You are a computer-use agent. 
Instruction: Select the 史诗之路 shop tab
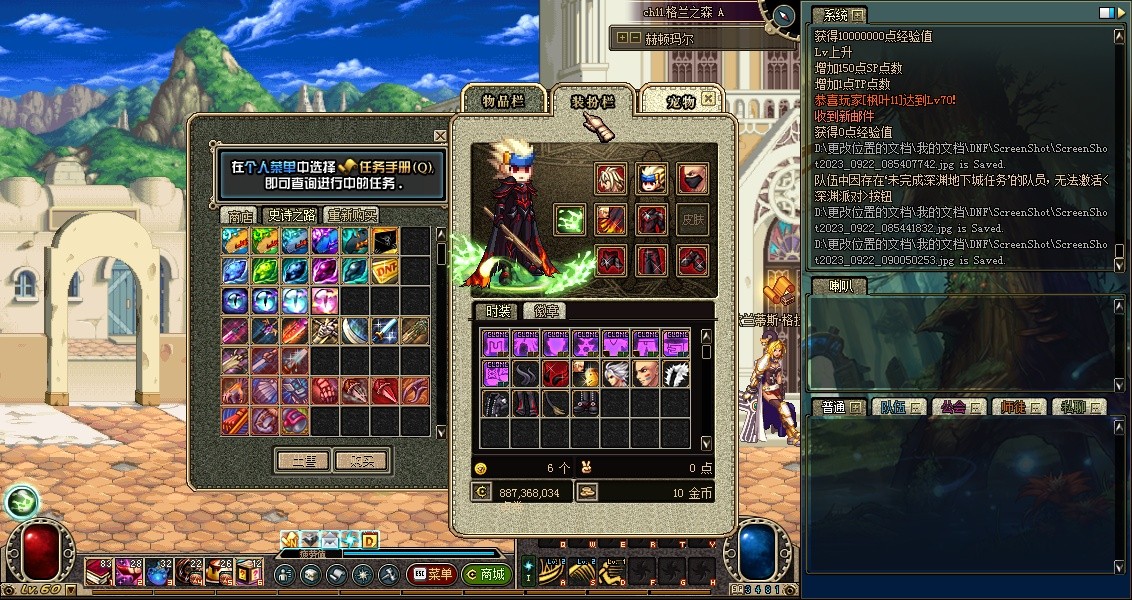291,215
